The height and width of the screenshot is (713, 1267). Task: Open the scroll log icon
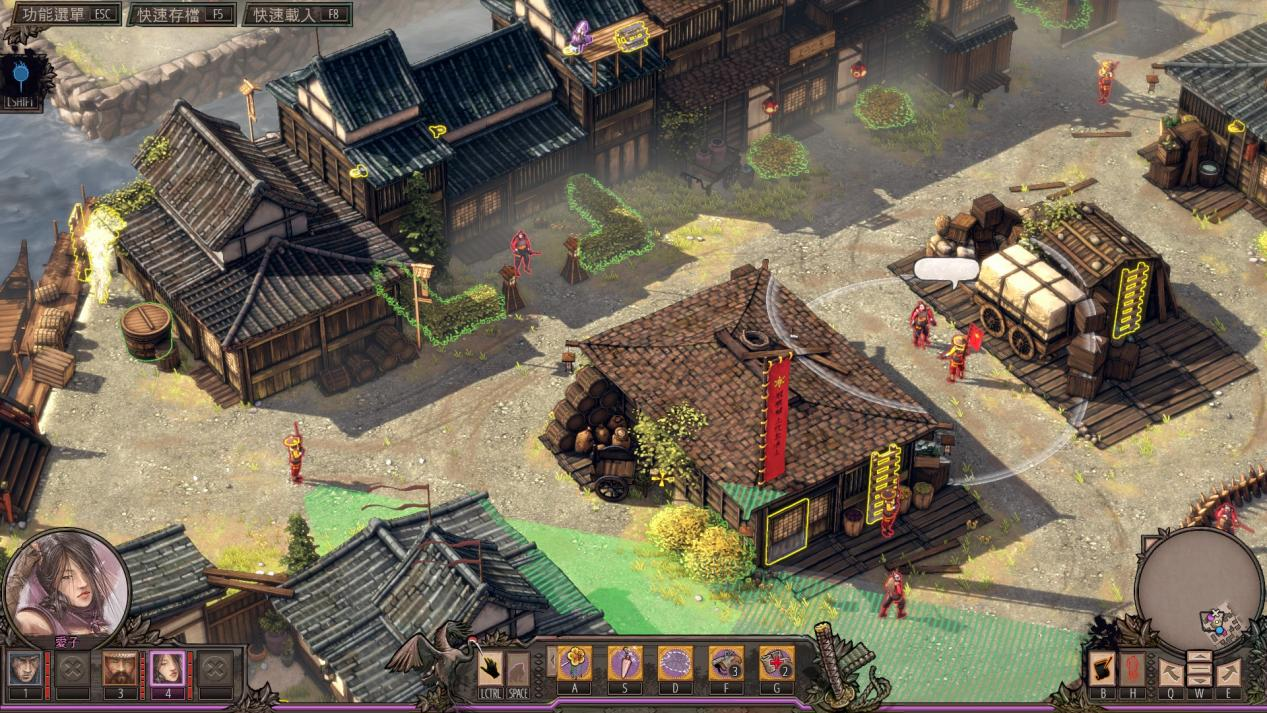tap(1102, 667)
